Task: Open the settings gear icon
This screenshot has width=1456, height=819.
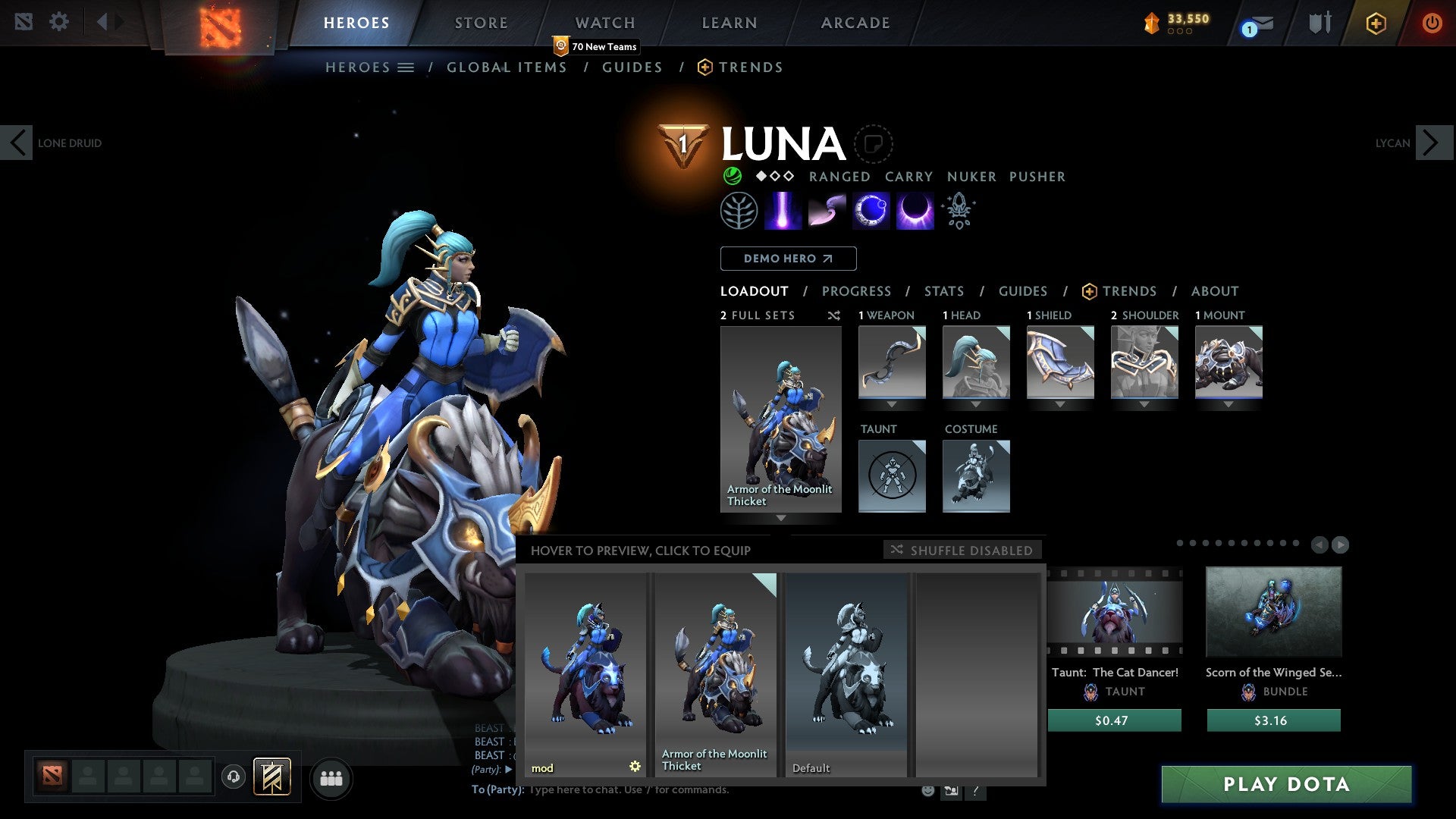Action: tap(58, 22)
